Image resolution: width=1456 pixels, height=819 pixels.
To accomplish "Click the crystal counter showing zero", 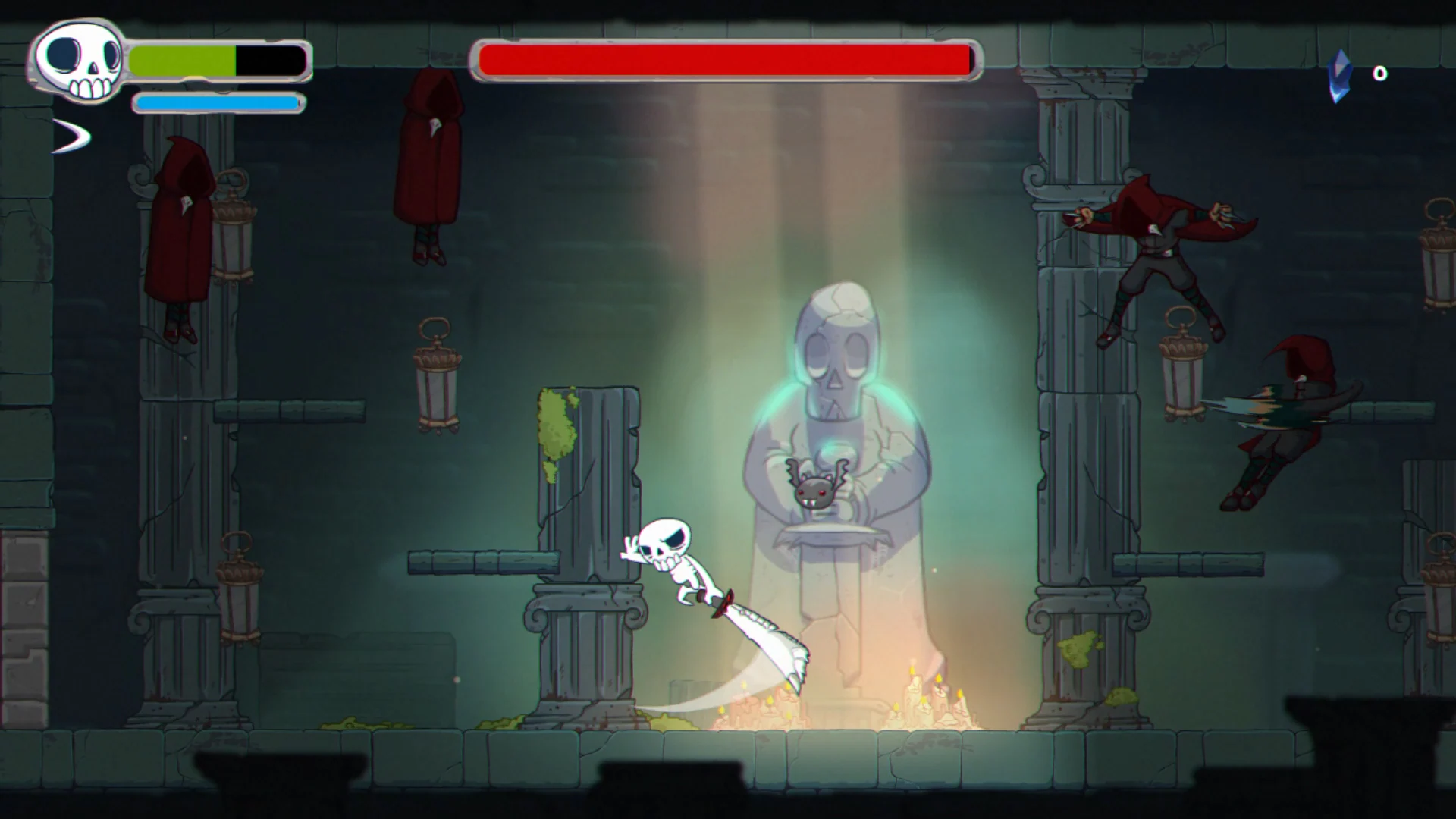I will 1379,74.
